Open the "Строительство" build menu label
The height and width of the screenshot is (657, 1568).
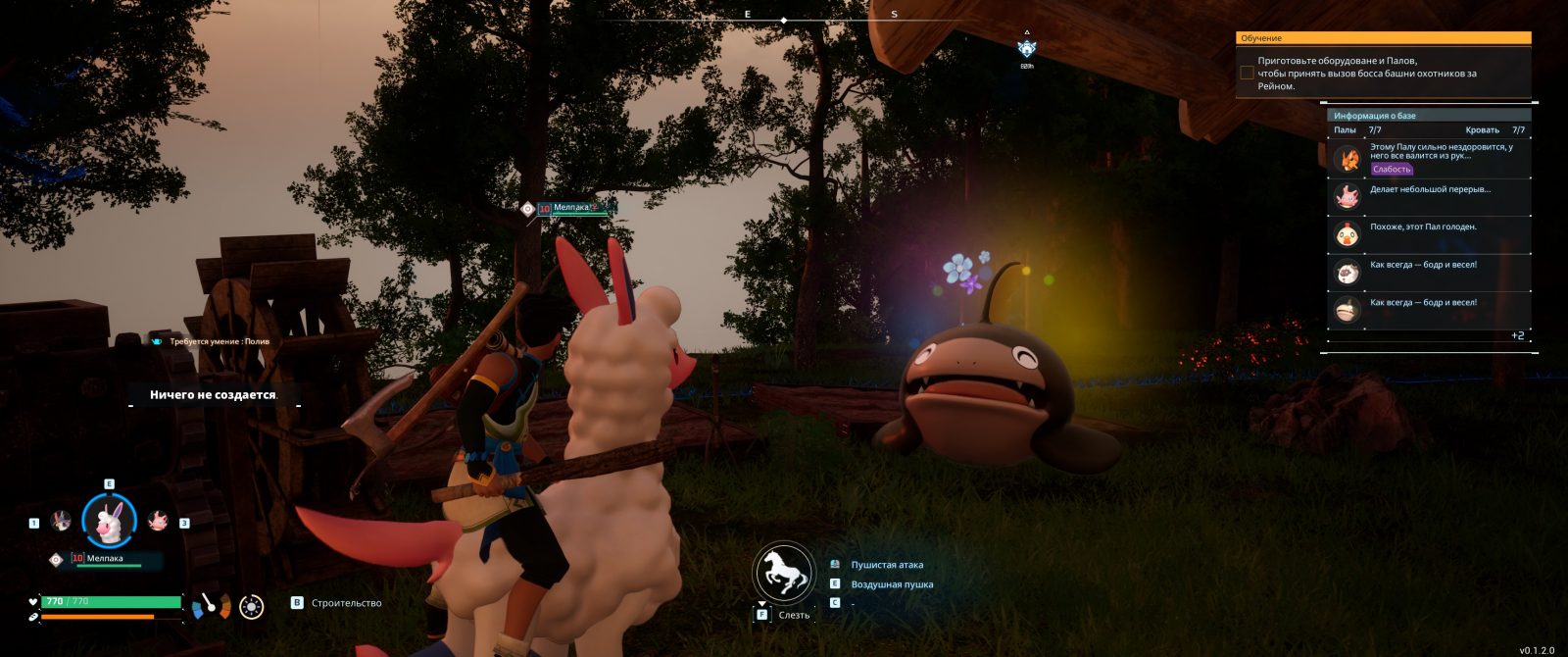(346, 603)
